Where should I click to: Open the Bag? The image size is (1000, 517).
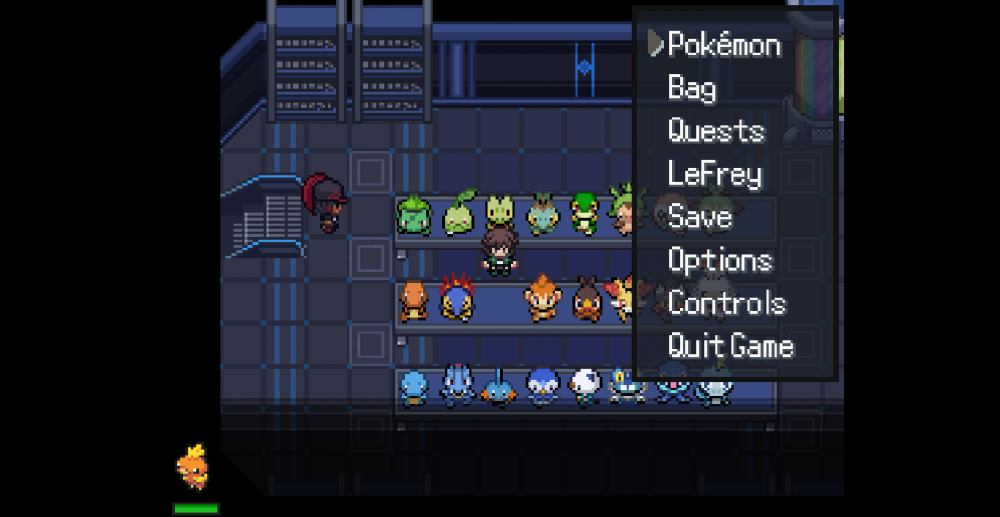692,88
